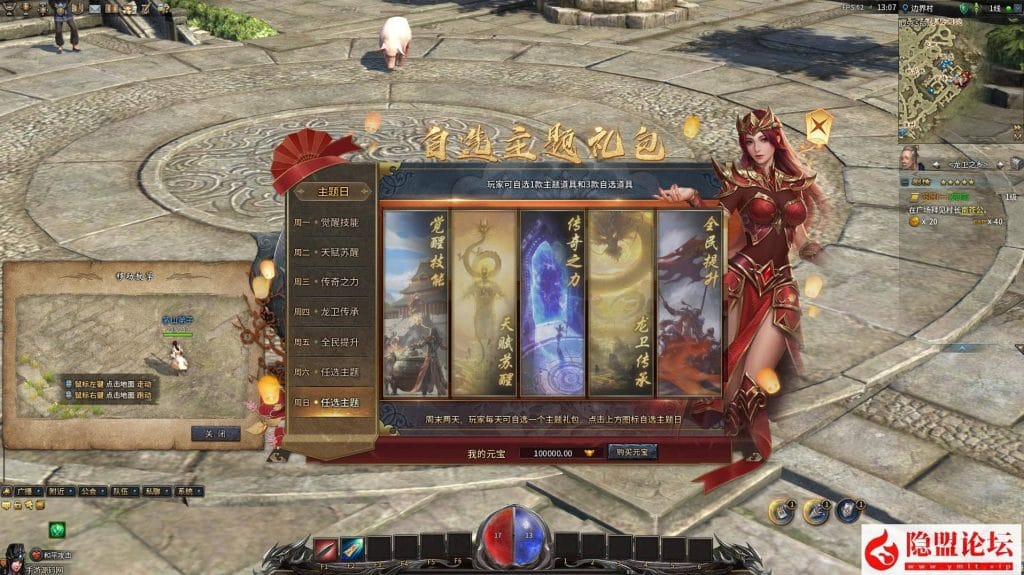Select the 周二 天赋苏醒 entry
Screen dimensions: 1024x575
pos(326,252)
